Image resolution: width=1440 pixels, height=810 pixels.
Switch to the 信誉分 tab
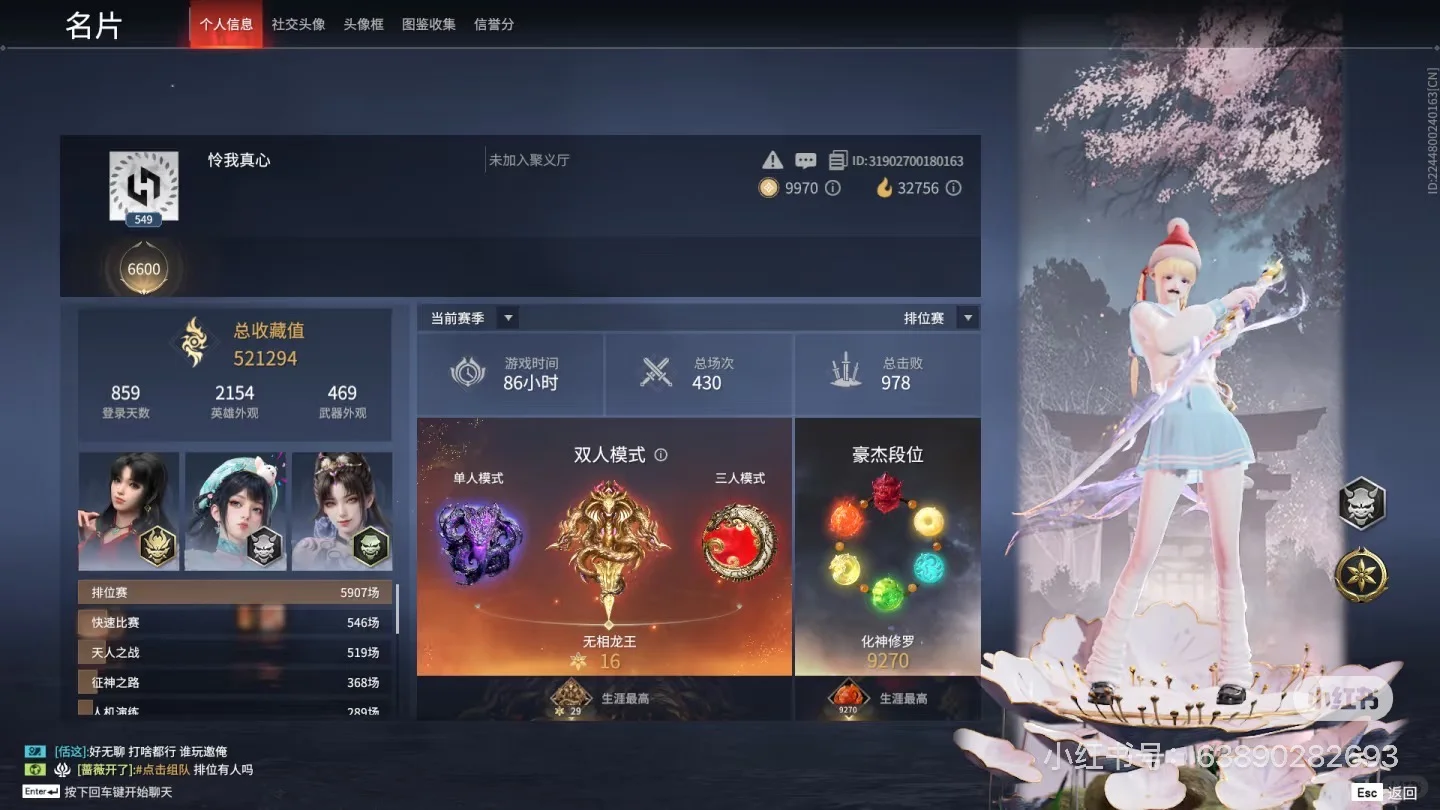493,24
